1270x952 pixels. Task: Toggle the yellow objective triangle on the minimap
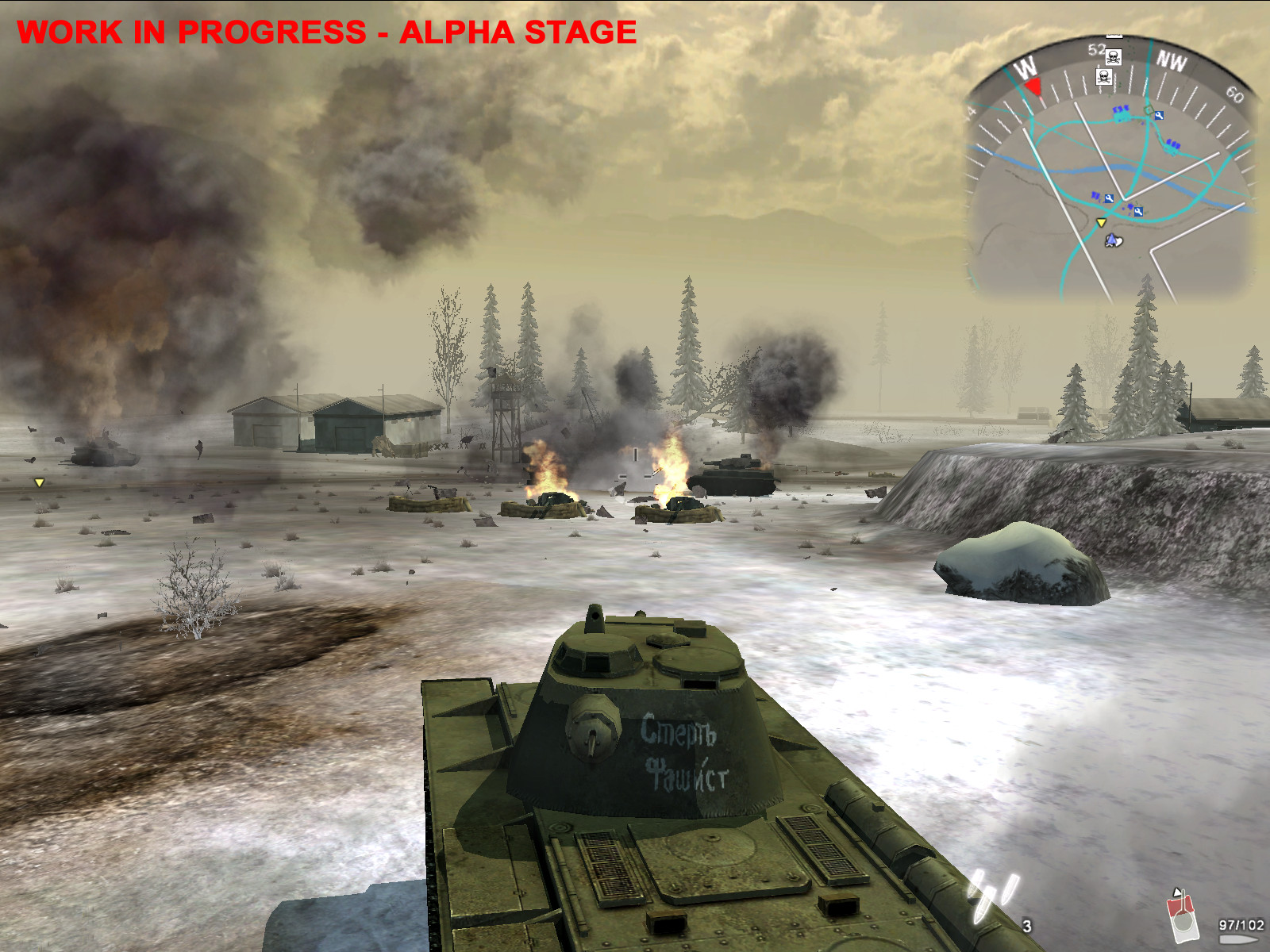(x=1101, y=223)
